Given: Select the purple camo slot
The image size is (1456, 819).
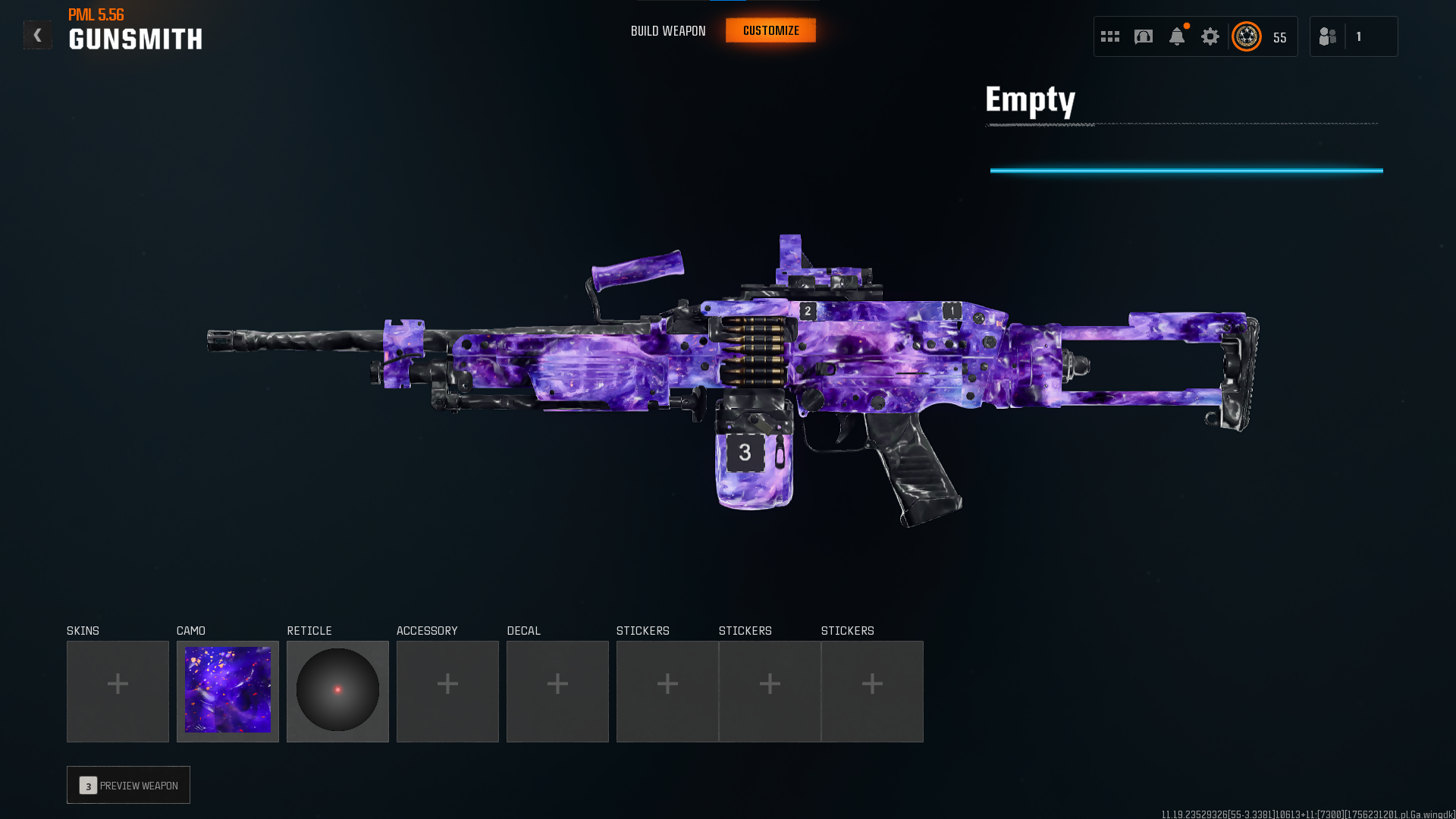Looking at the screenshot, I should coord(227,691).
